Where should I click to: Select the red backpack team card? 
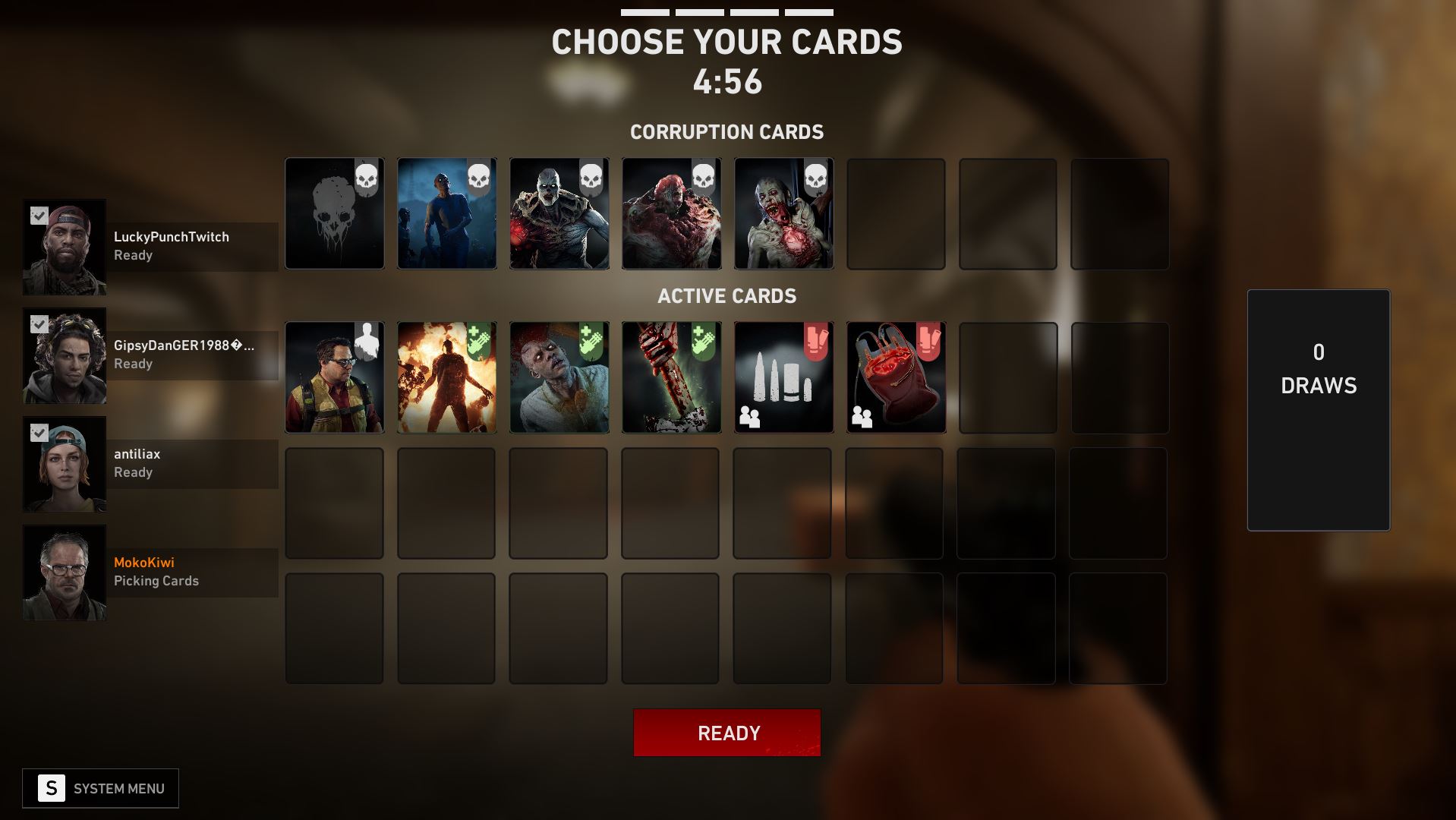896,377
